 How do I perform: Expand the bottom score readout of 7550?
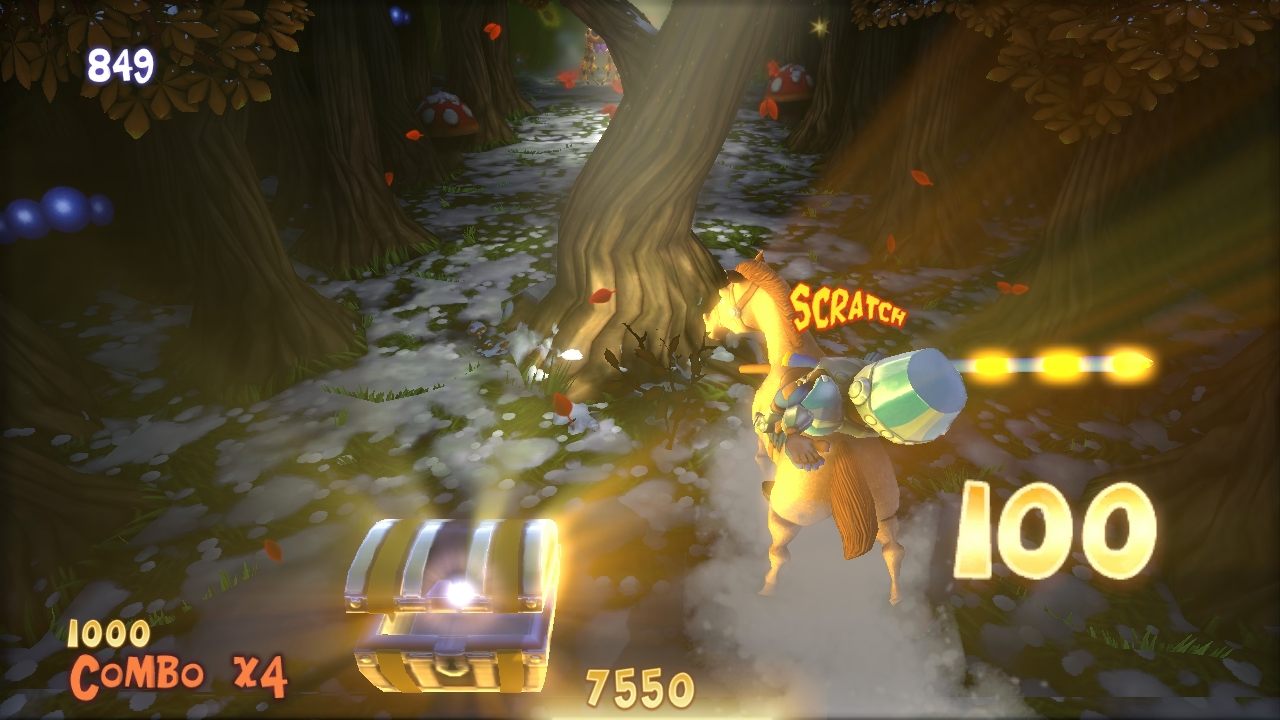pyautogui.click(x=640, y=685)
